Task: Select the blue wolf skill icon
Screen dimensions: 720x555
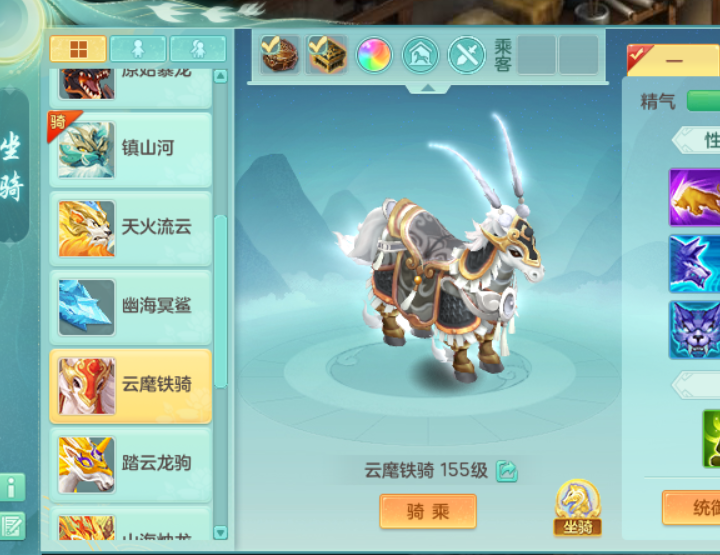Action: pos(695,263)
